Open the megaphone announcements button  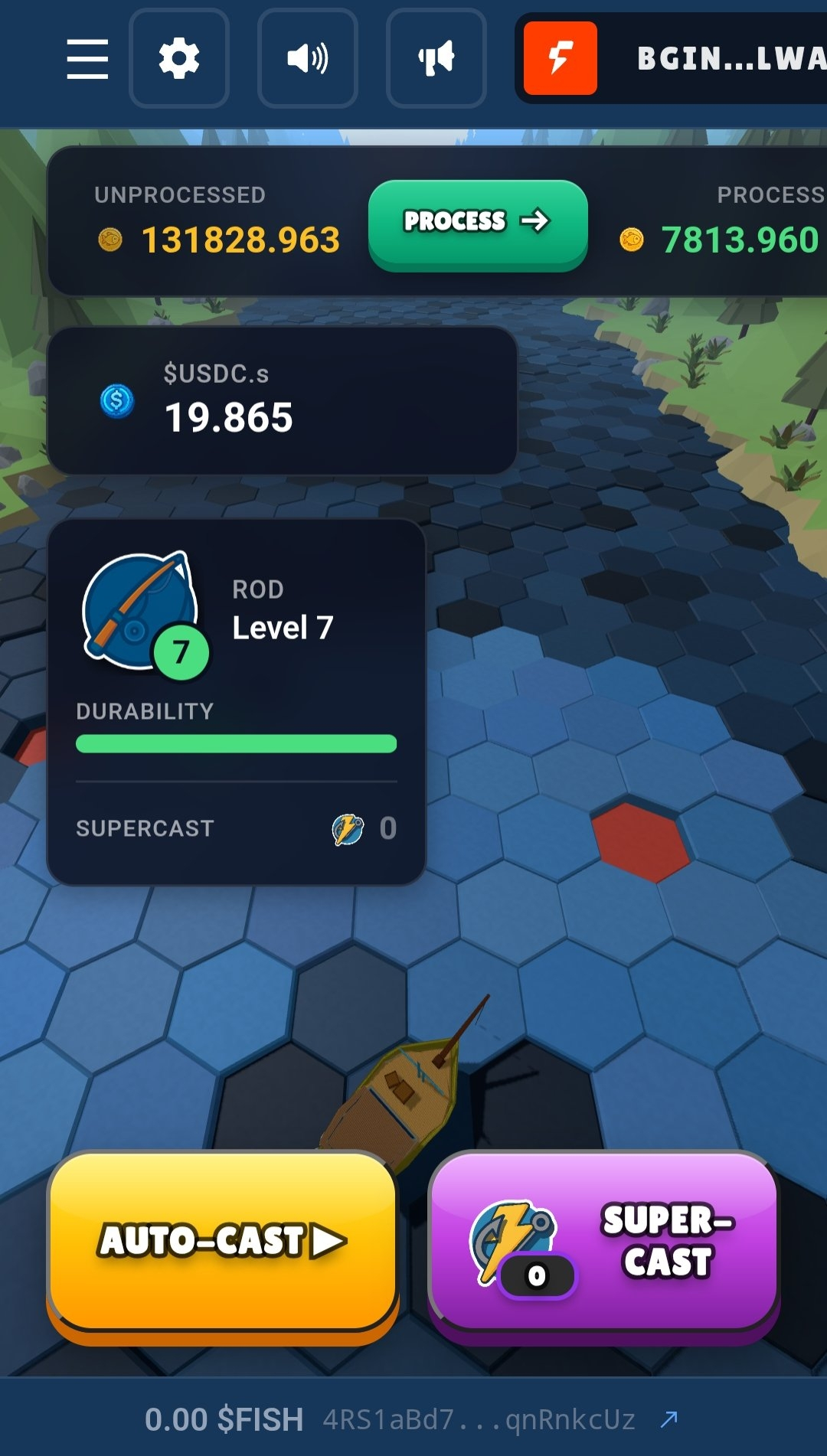[436, 59]
